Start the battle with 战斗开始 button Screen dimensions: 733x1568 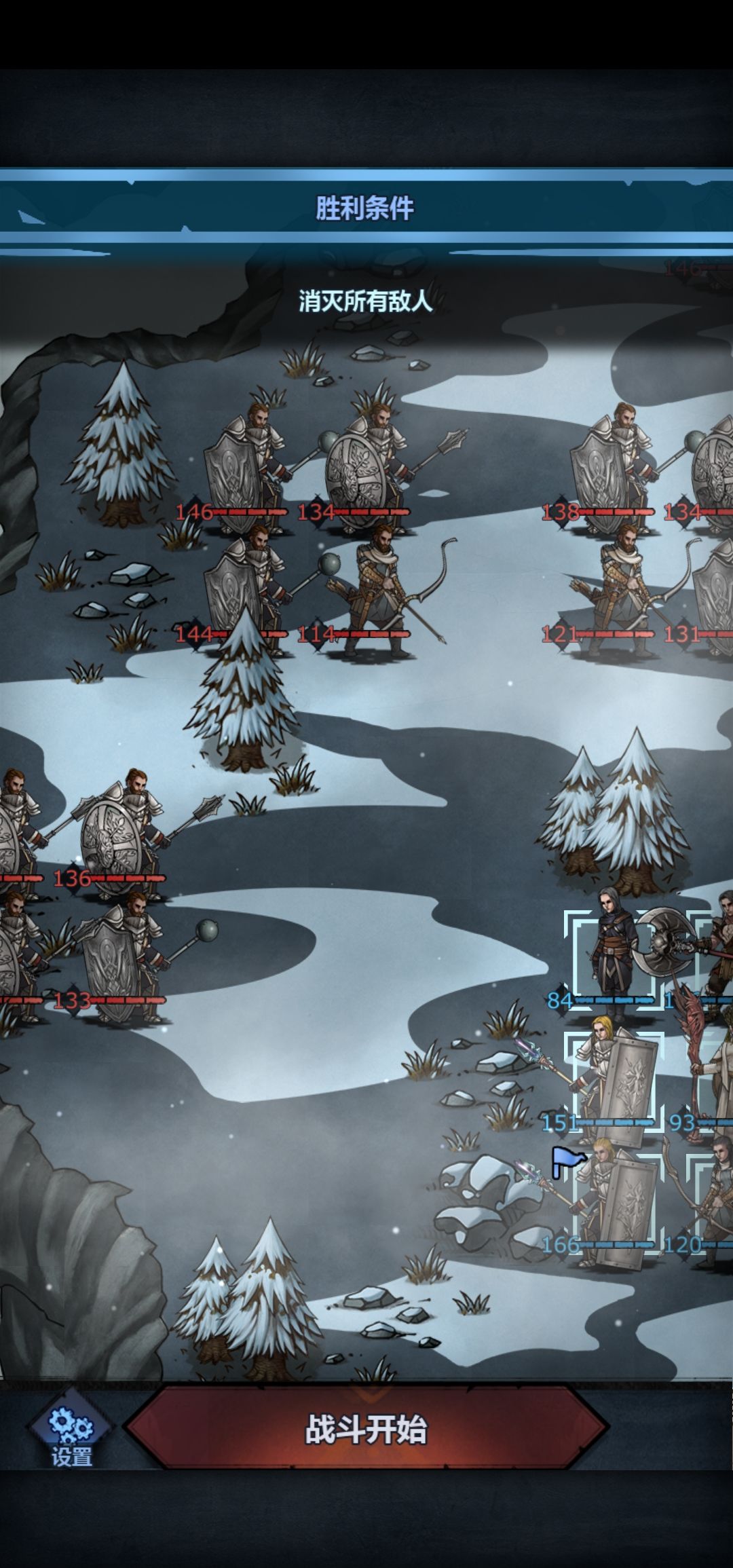(x=366, y=1427)
